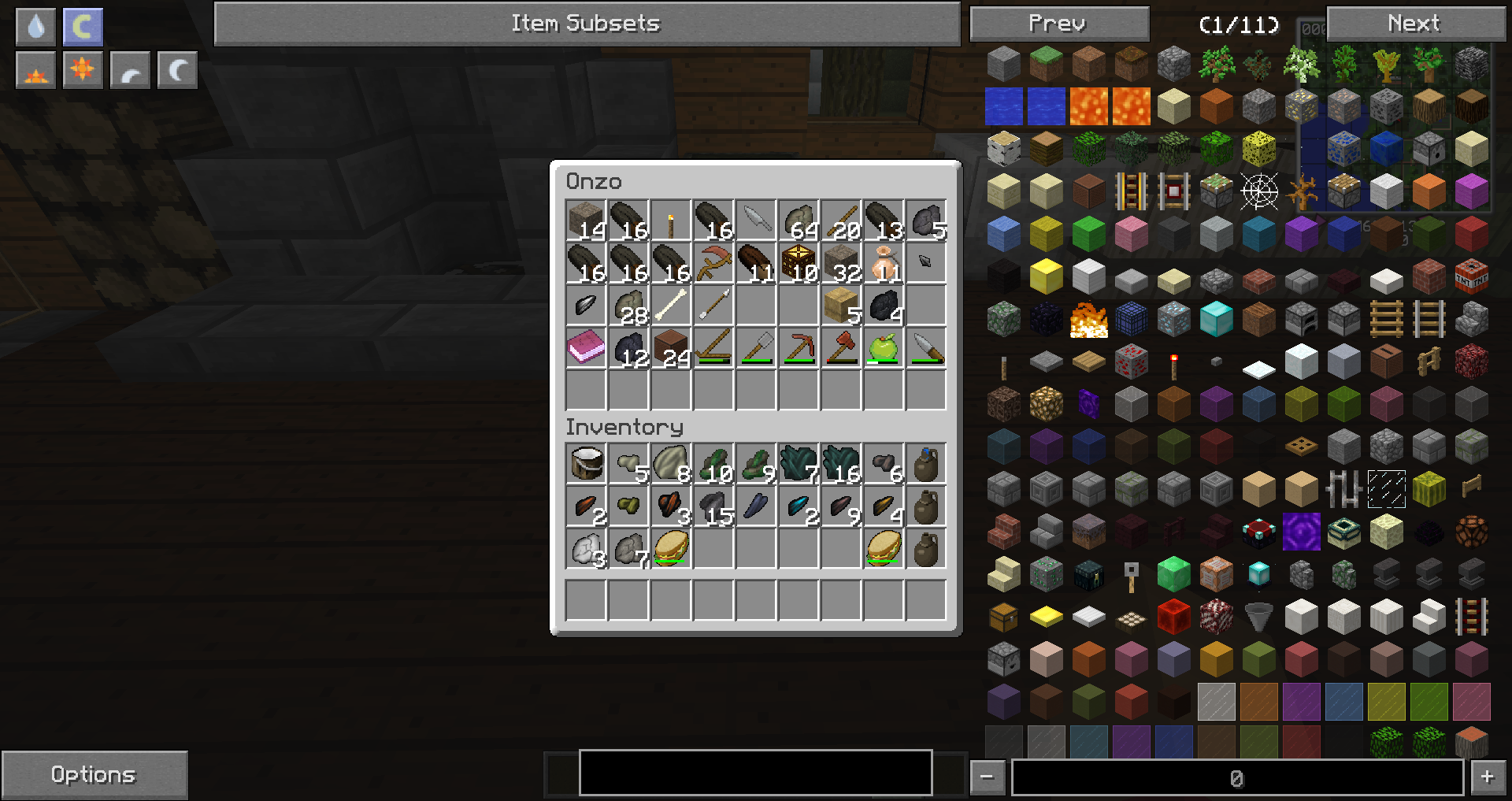Increase item quantity with plus button
The image size is (1512, 801).
point(1487,777)
